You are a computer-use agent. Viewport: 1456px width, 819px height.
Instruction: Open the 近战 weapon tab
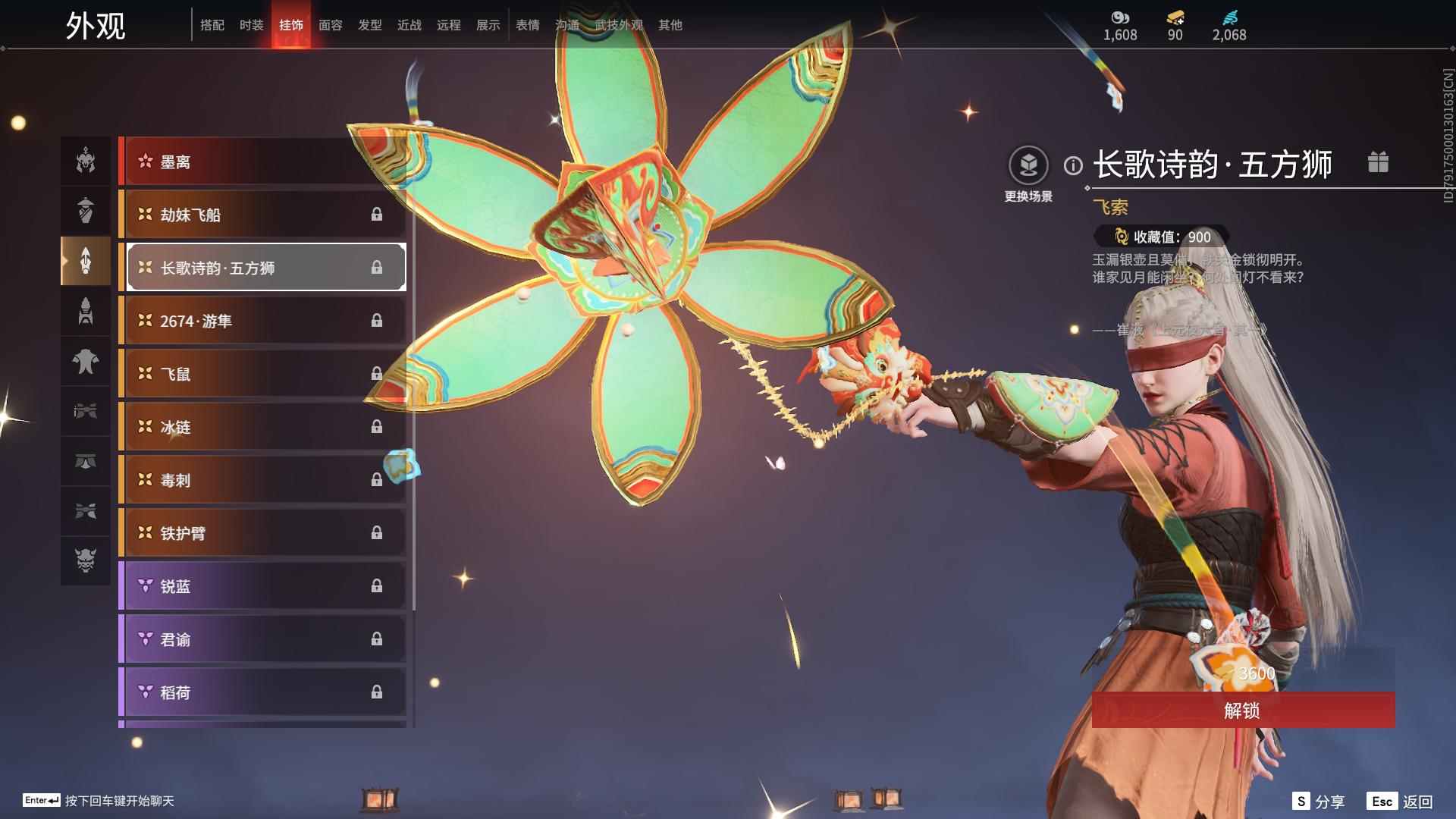pos(409,25)
